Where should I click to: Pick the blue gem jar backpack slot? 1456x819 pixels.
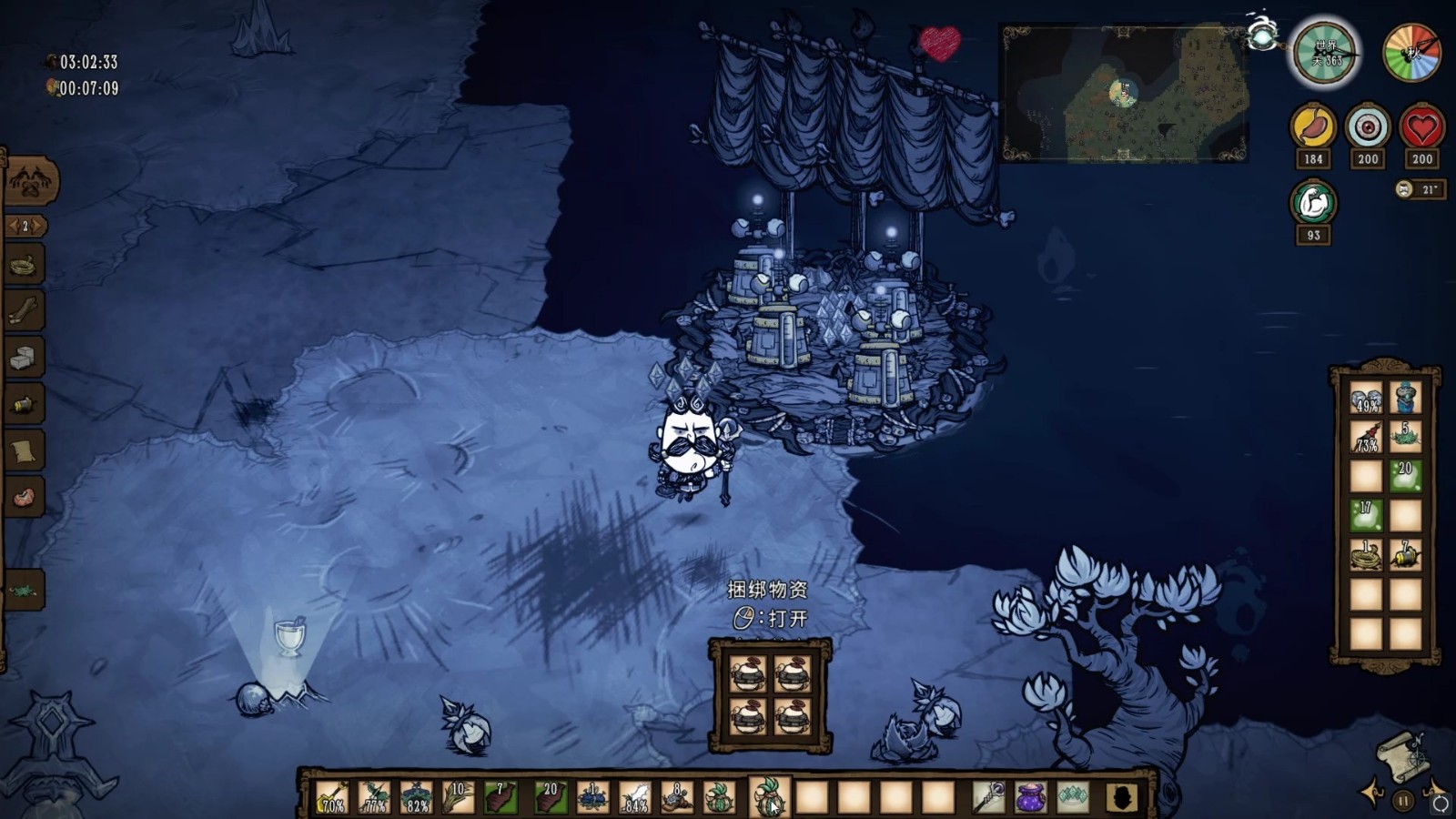1405,399
